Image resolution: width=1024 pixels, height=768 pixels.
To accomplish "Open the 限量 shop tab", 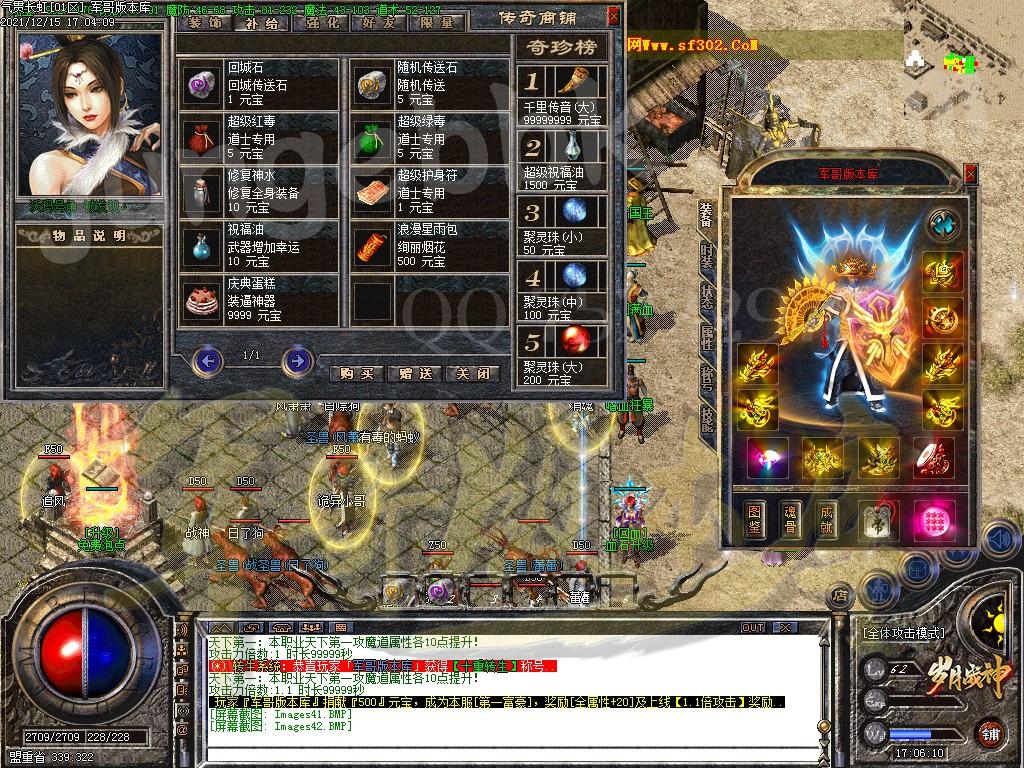I will coord(436,22).
